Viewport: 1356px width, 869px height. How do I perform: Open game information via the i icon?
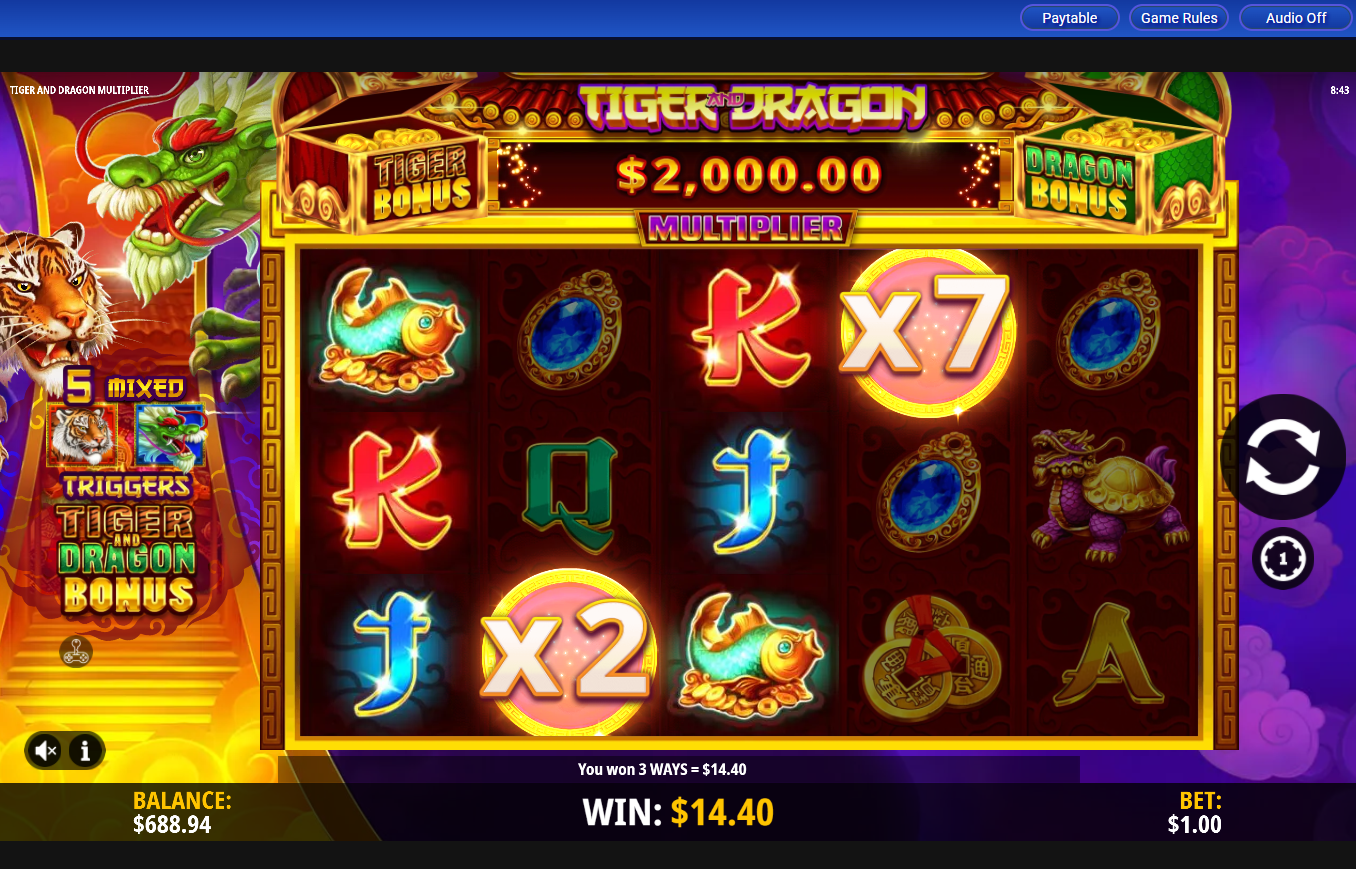85,750
